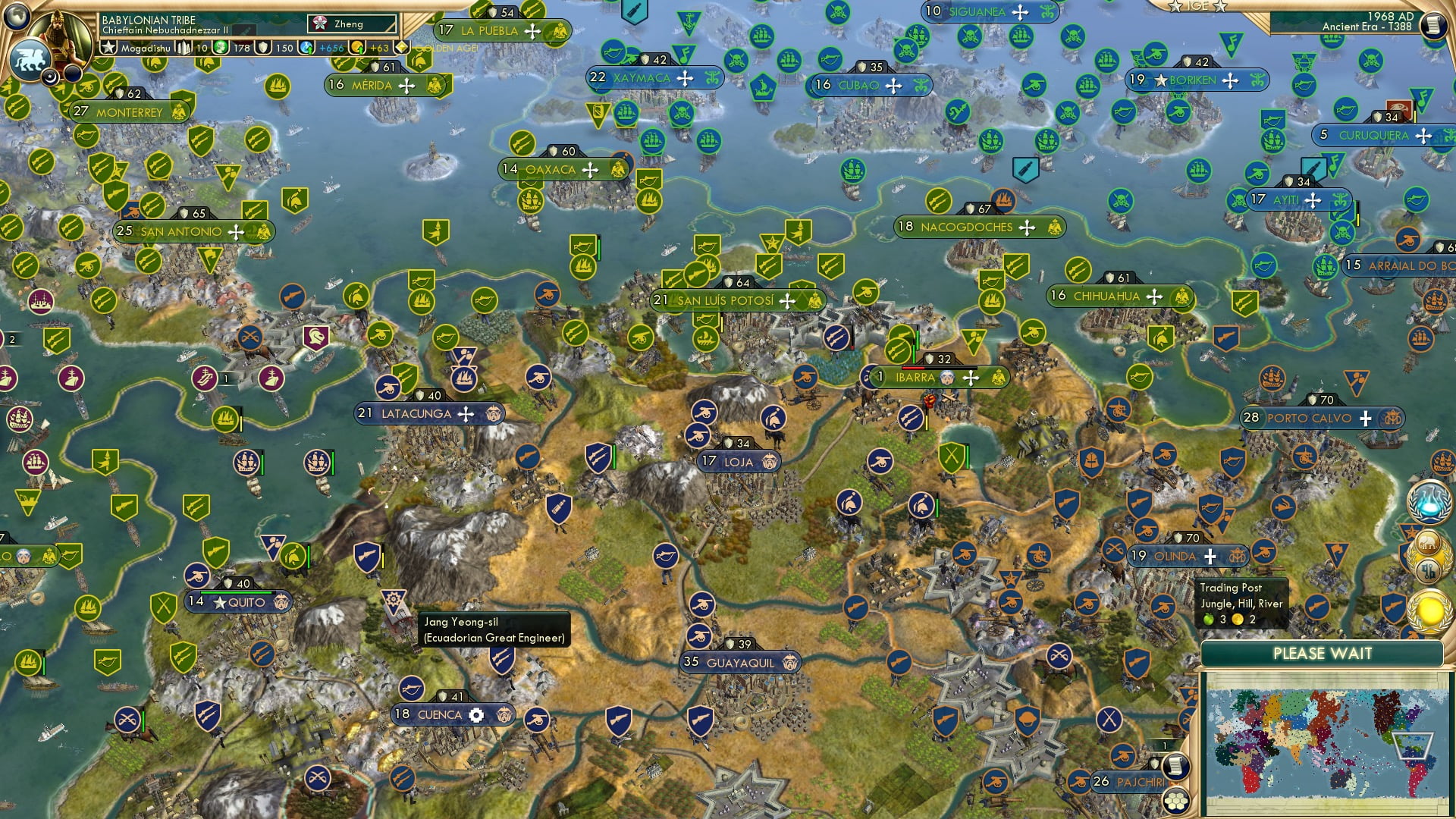This screenshot has width=1456, height=819.
Task: Click the gold coin showing +63
Action: pyautogui.click(x=357, y=47)
